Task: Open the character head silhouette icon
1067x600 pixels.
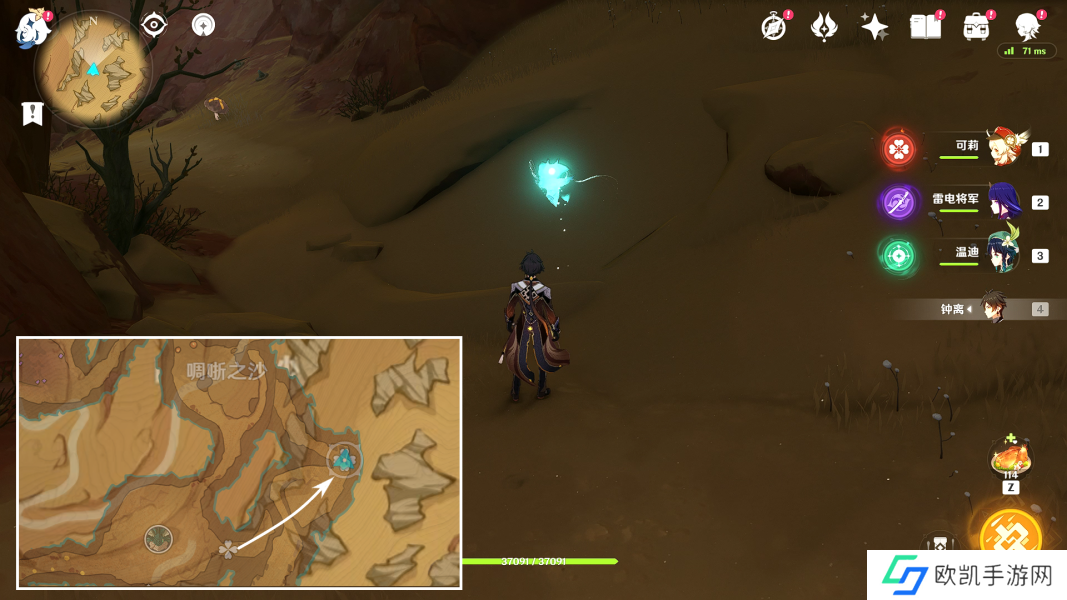Action: [1027, 27]
